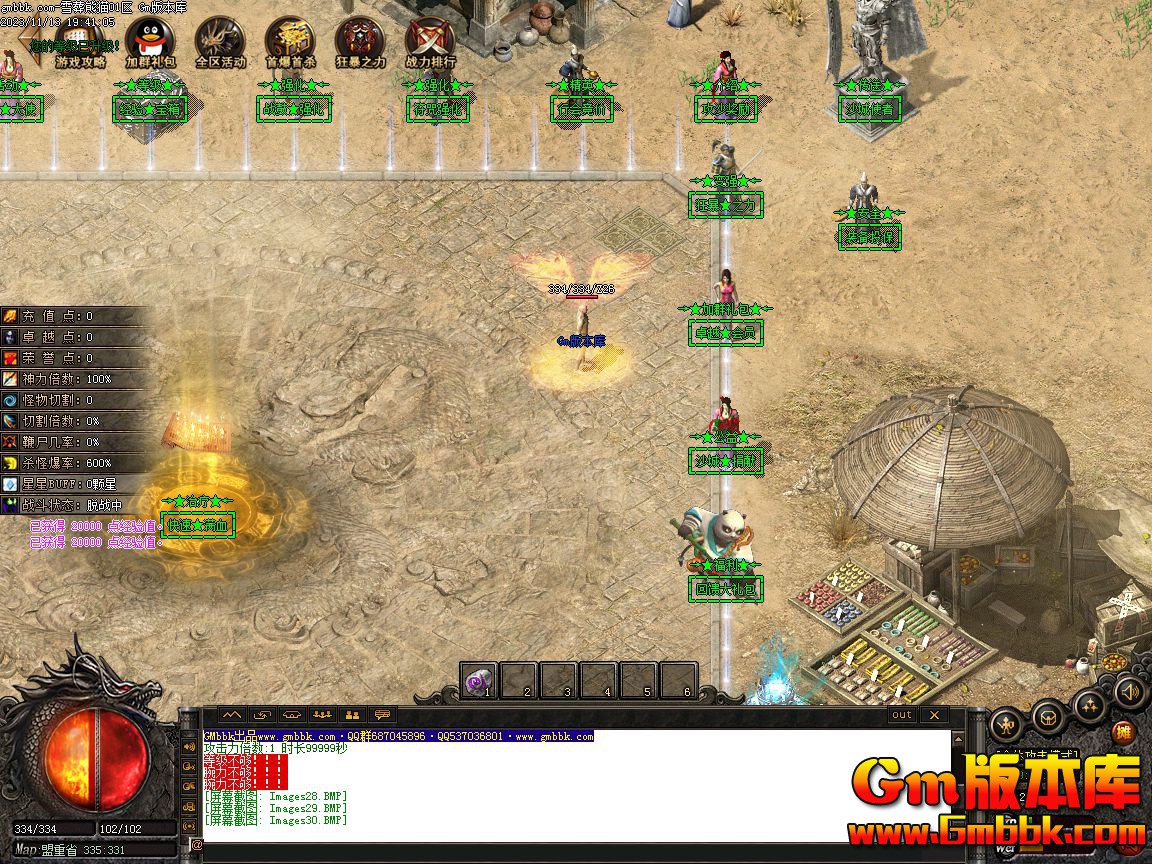
Task: Open the bag chest round button
Action: (1048, 716)
